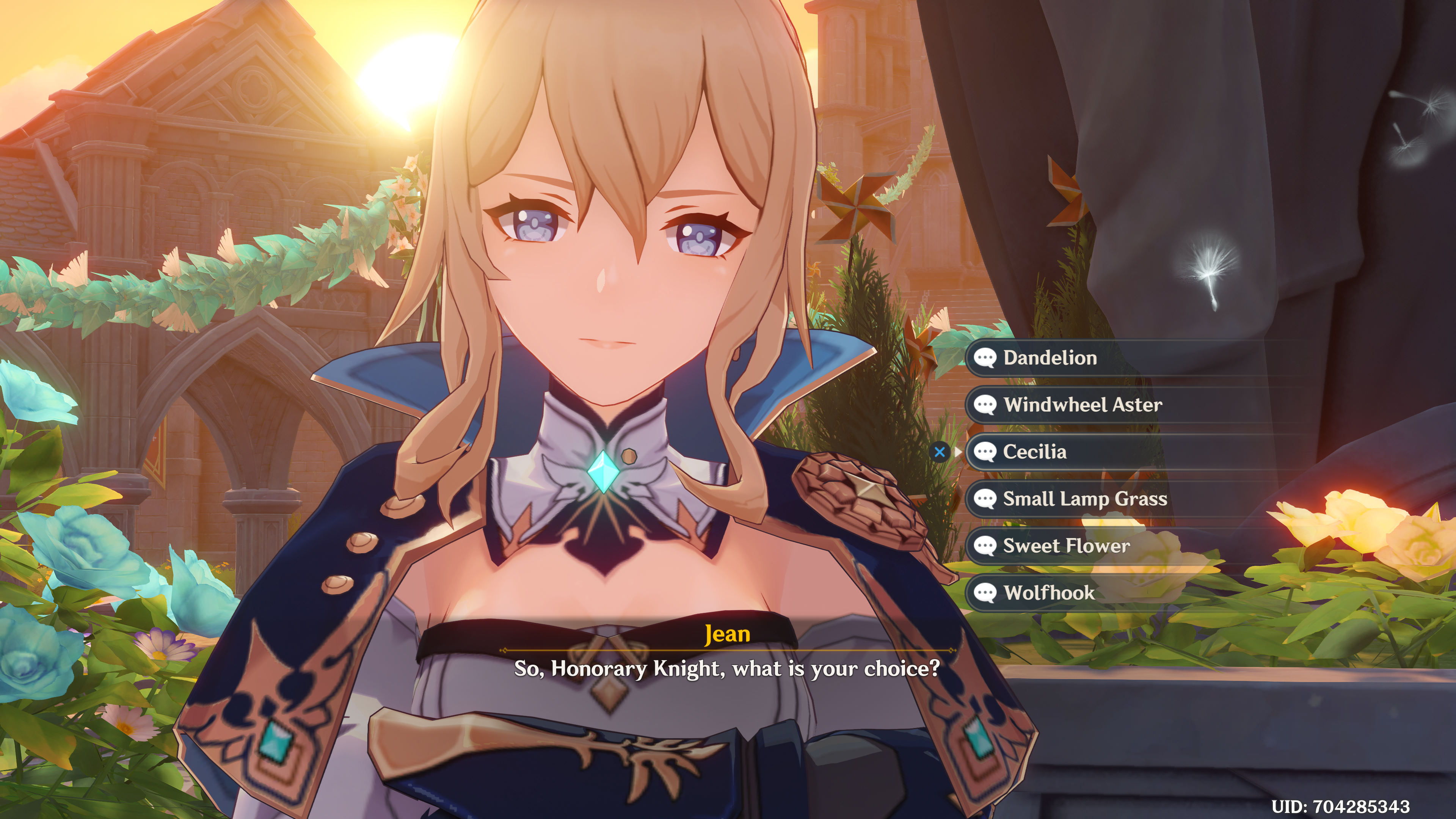The height and width of the screenshot is (819, 1456).
Task: Select Windwheel Aster as your answer
Action: 1083,405
